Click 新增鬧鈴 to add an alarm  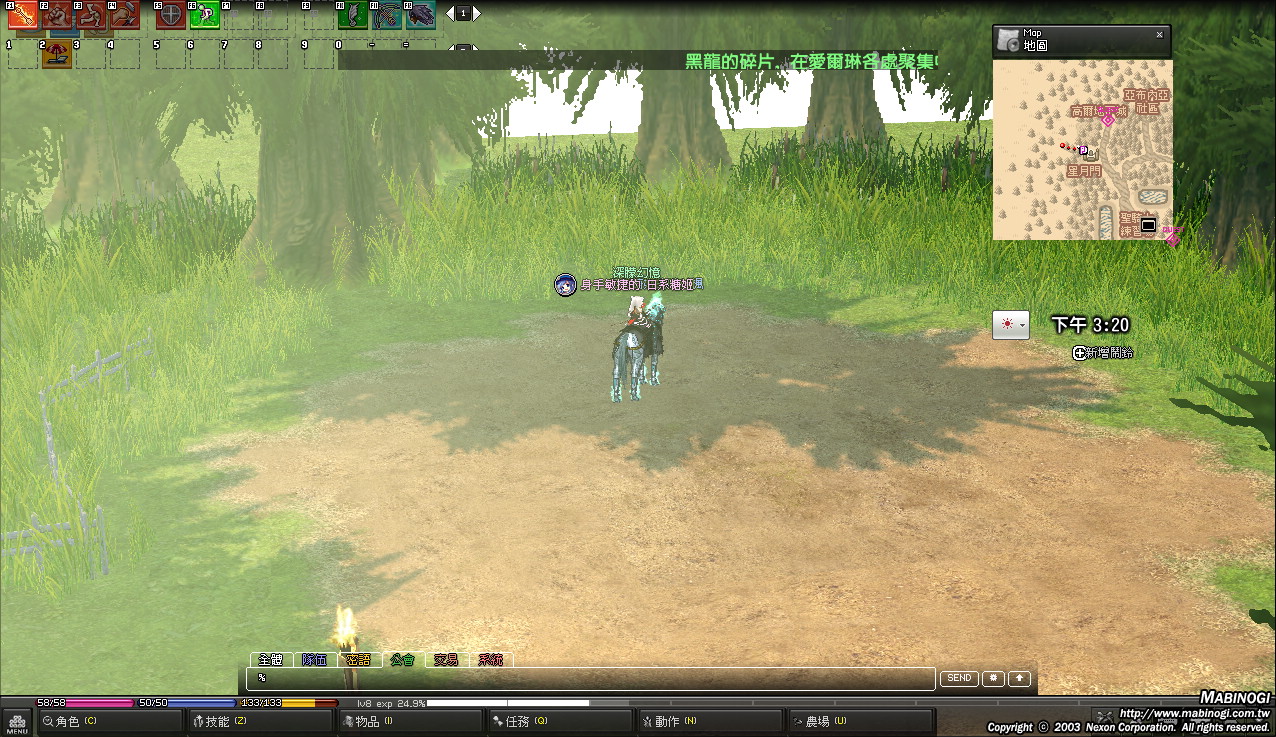(x=1103, y=353)
